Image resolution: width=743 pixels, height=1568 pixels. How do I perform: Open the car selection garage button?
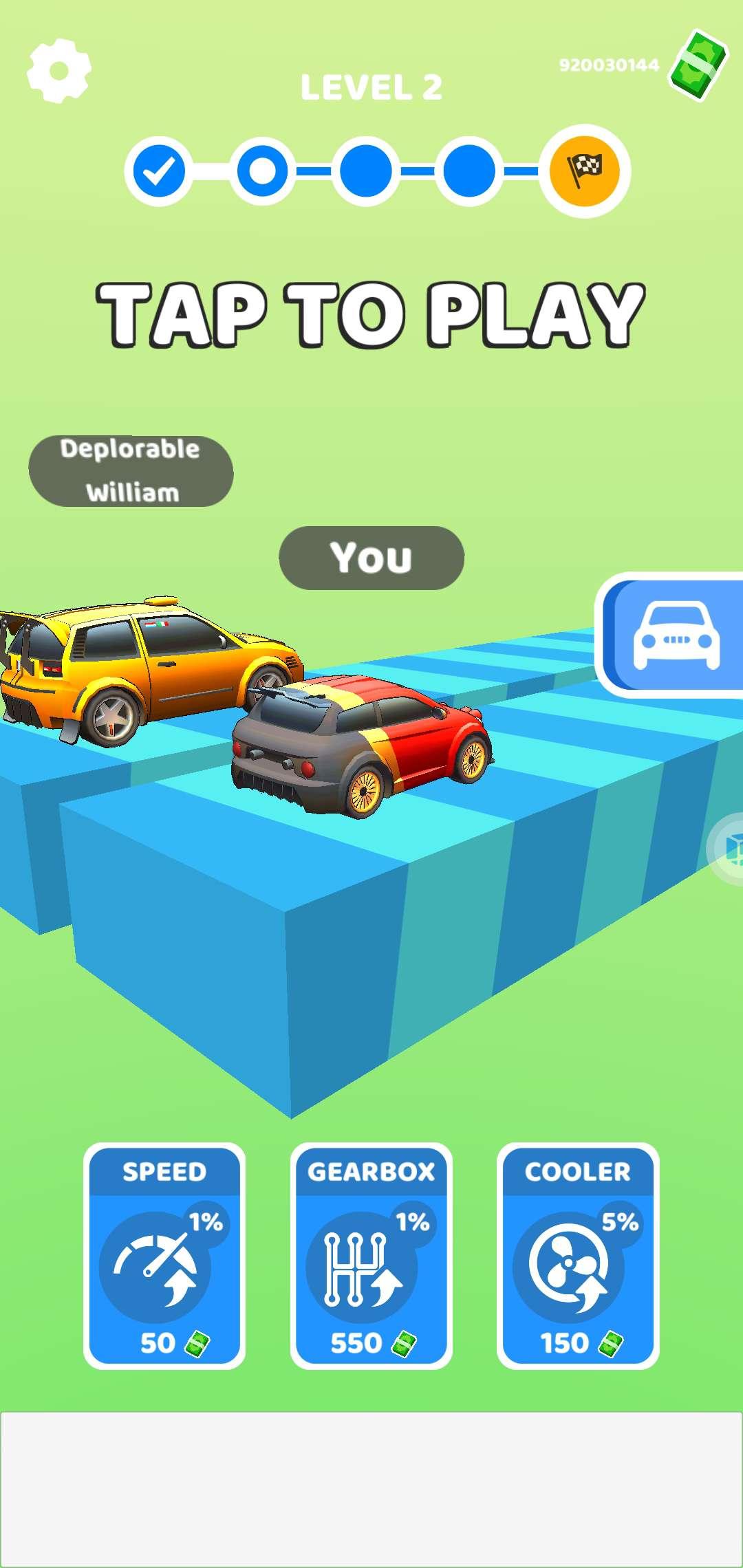pyautogui.click(x=674, y=635)
